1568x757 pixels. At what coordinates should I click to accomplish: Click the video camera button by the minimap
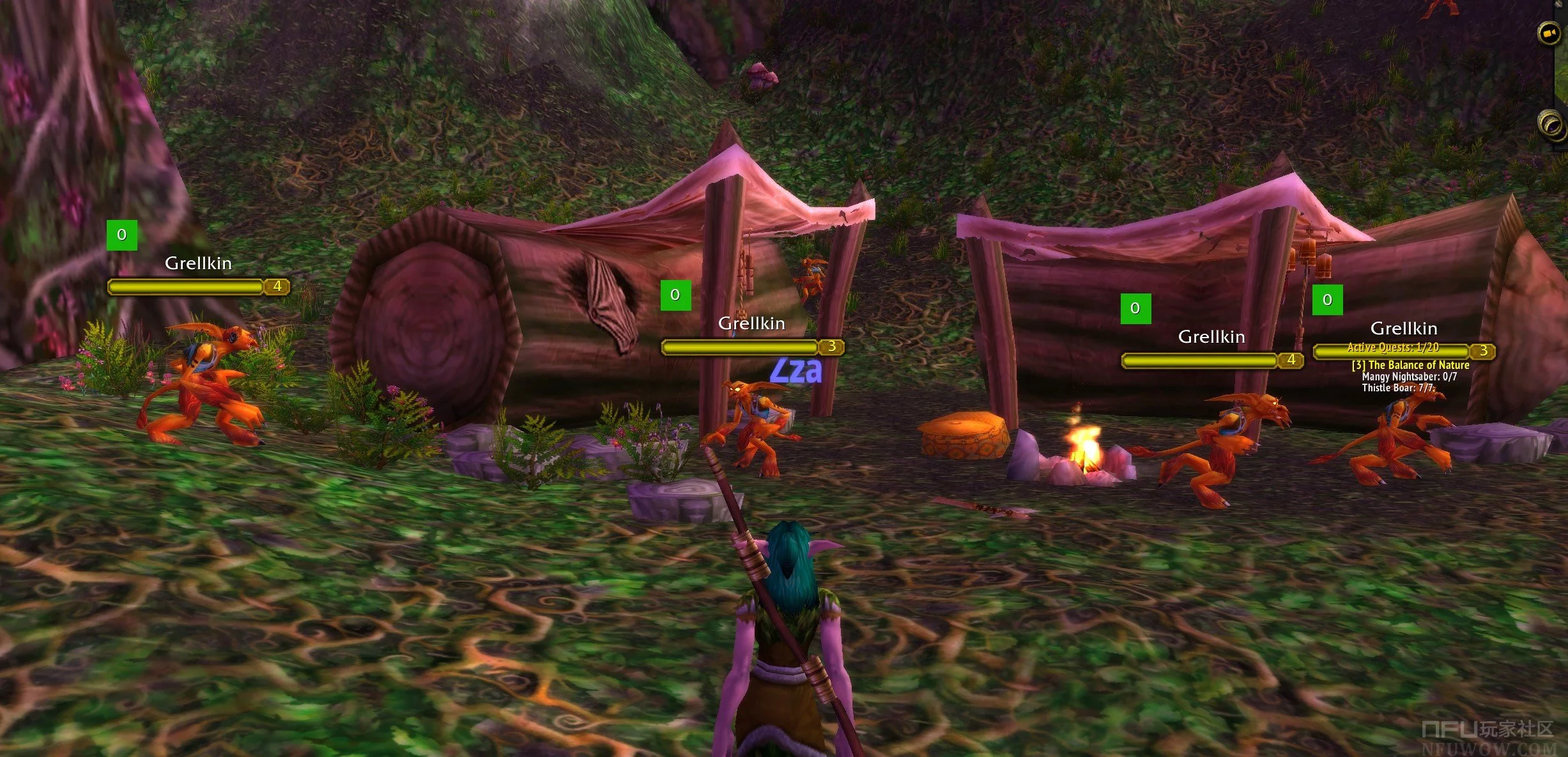(x=1549, y=33)
